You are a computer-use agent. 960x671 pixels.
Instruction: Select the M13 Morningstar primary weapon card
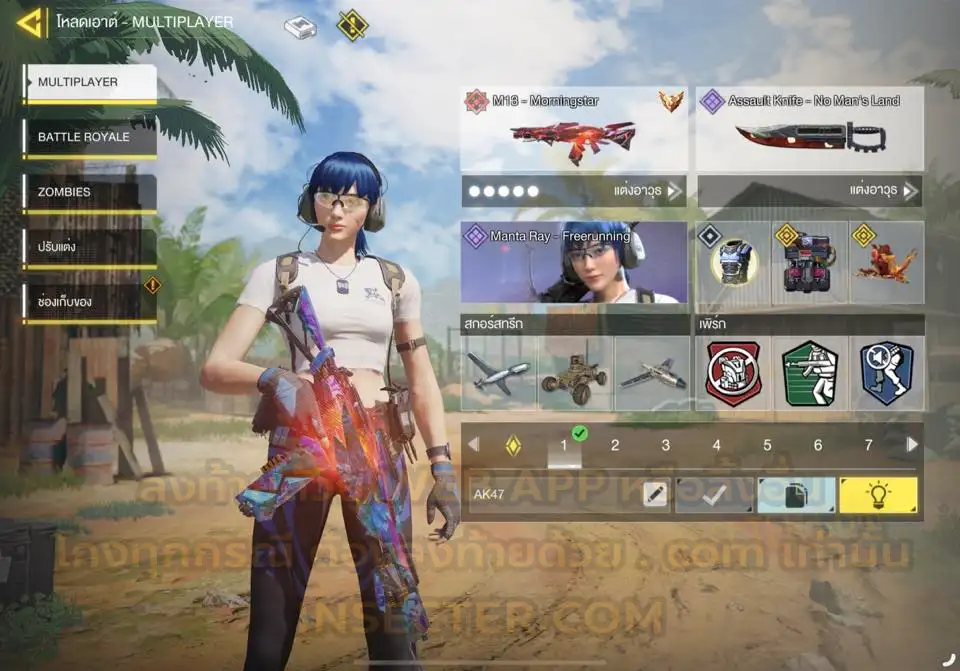(573, 129)
